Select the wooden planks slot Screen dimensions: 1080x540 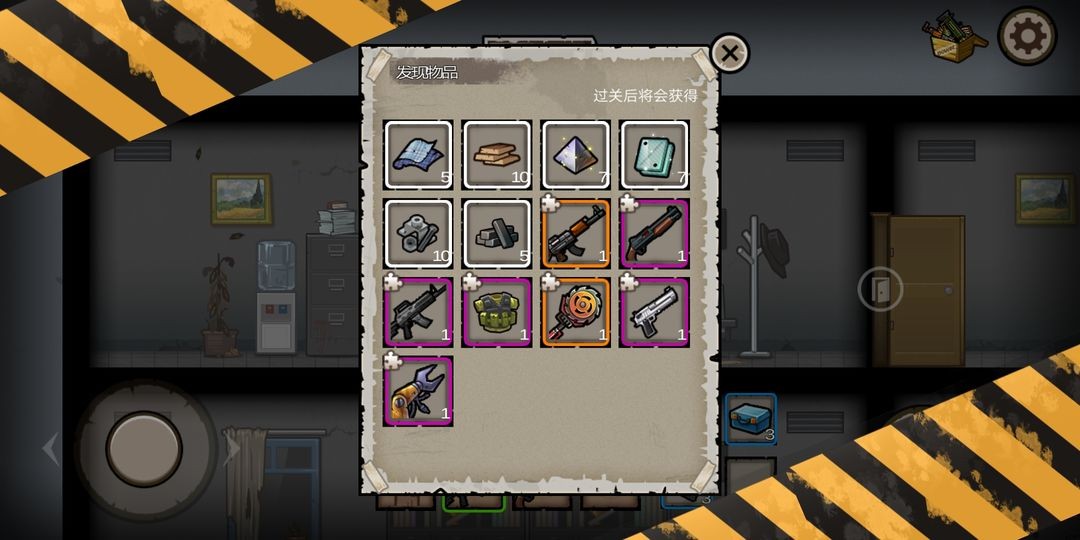(497, 155)
